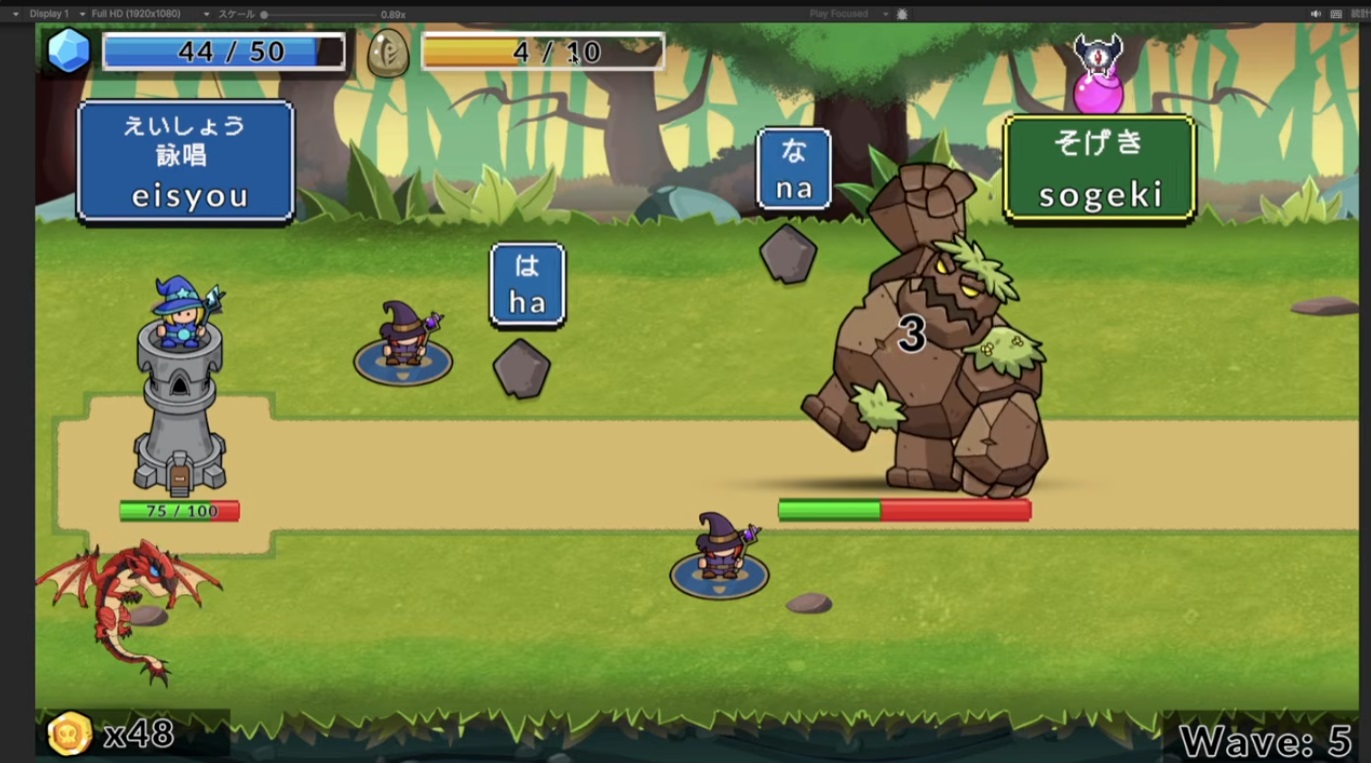Open the Play Focused dropdown
1371x763 pixels.
pos(849,14)
